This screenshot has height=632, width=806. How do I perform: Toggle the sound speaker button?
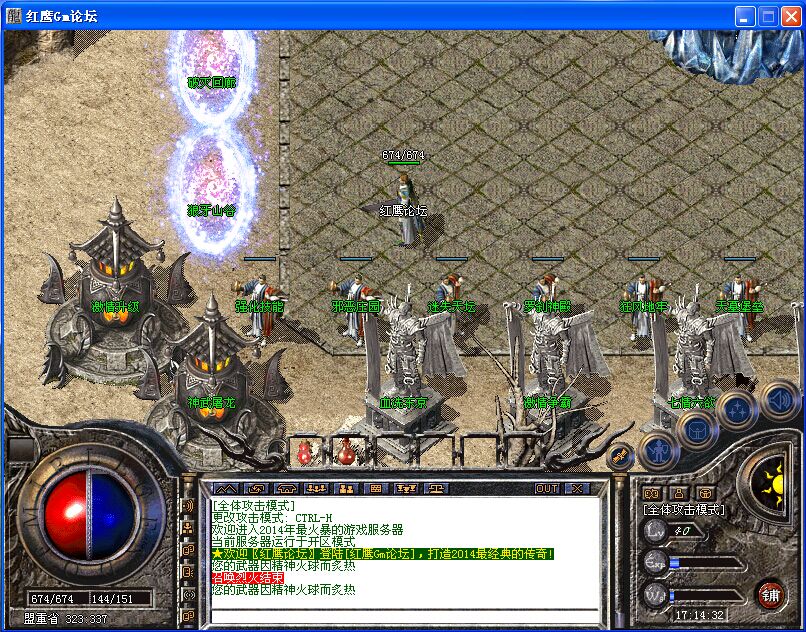(779, 401)
